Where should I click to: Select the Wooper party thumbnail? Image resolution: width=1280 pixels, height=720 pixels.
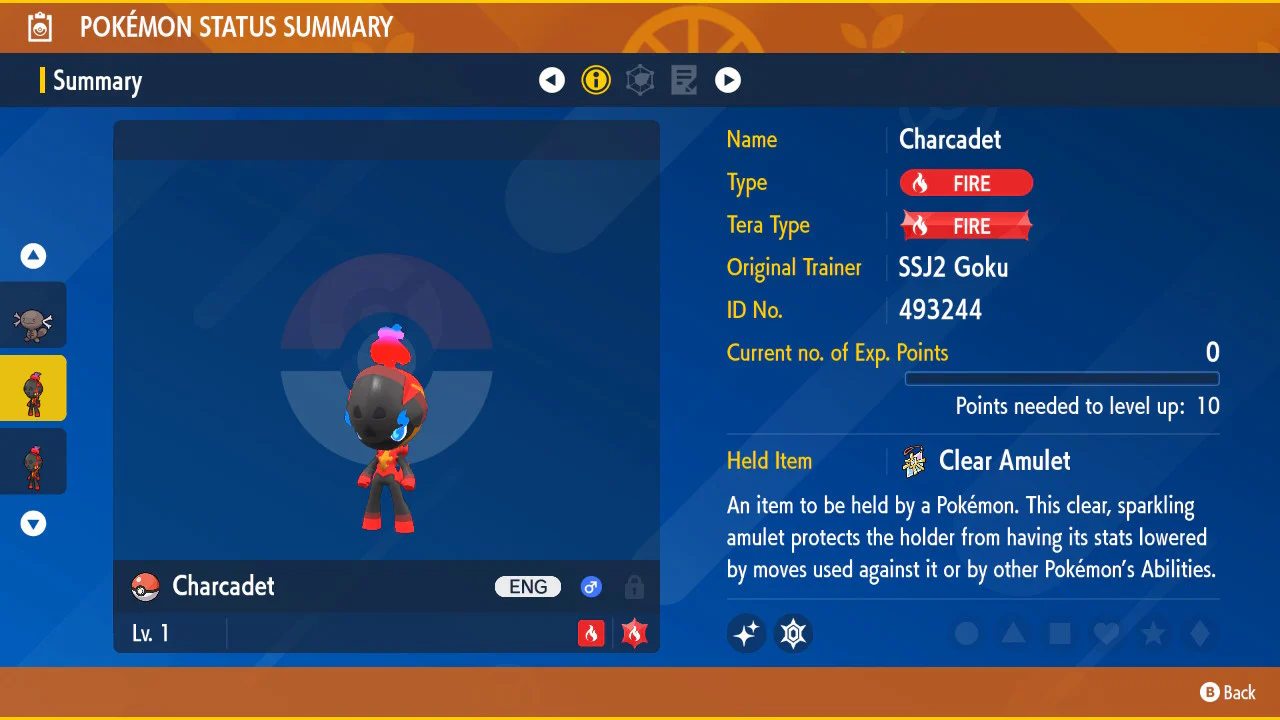point(33,316)
